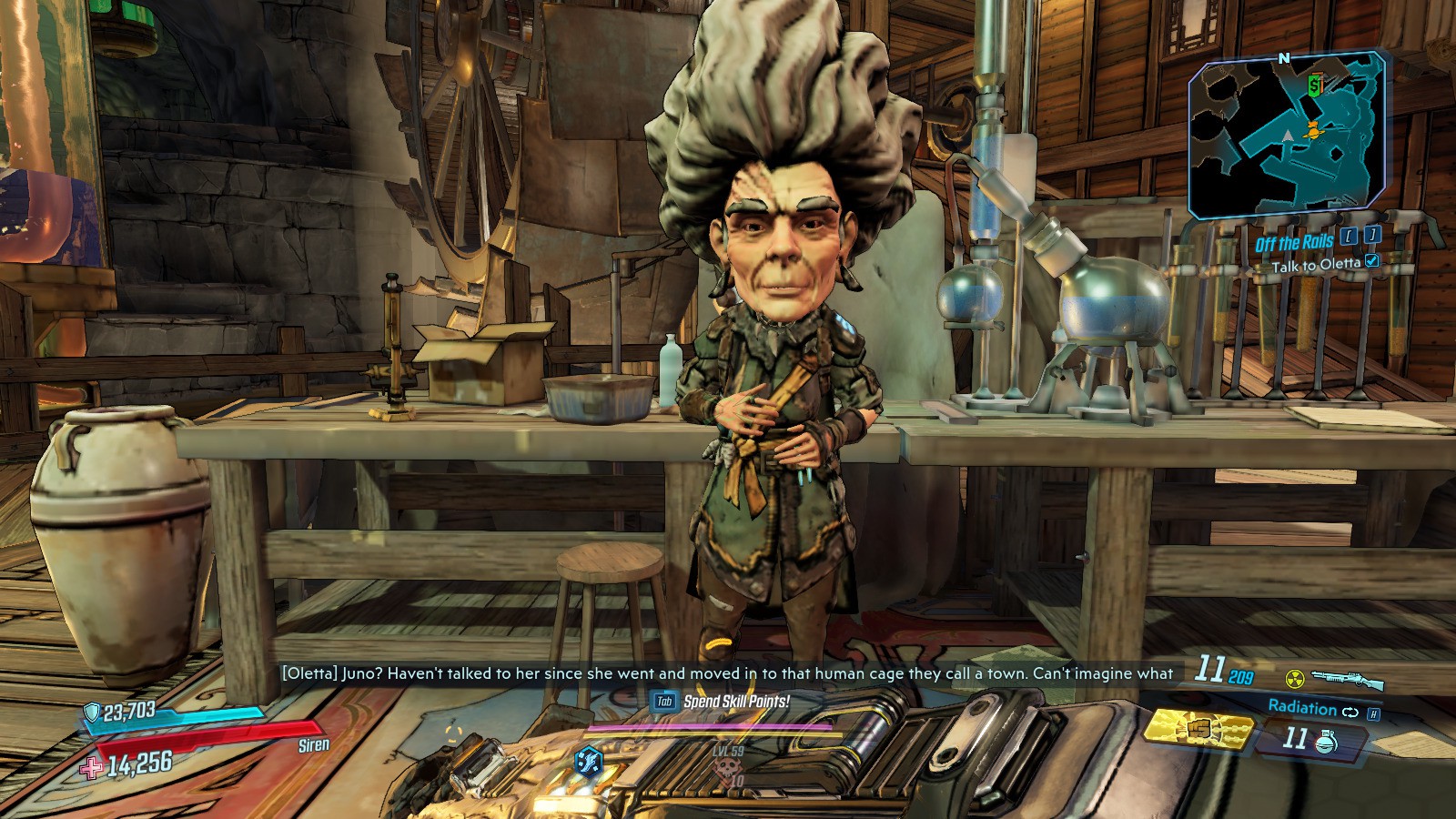This screenshot has width=1456, height=819.
Task: Toggle the Talk to Oletta objective checkbox
Action: pos(1372,261)
